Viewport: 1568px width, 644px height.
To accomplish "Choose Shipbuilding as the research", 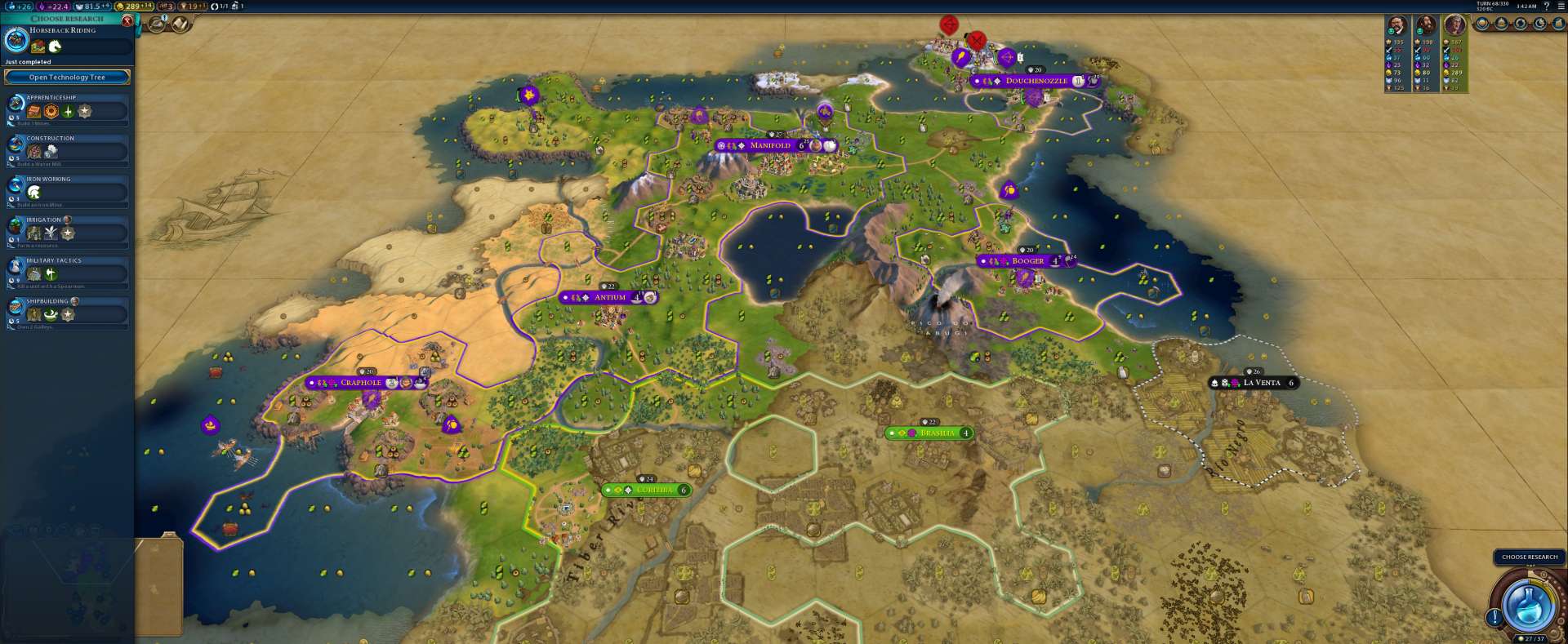I will [69, 313].
